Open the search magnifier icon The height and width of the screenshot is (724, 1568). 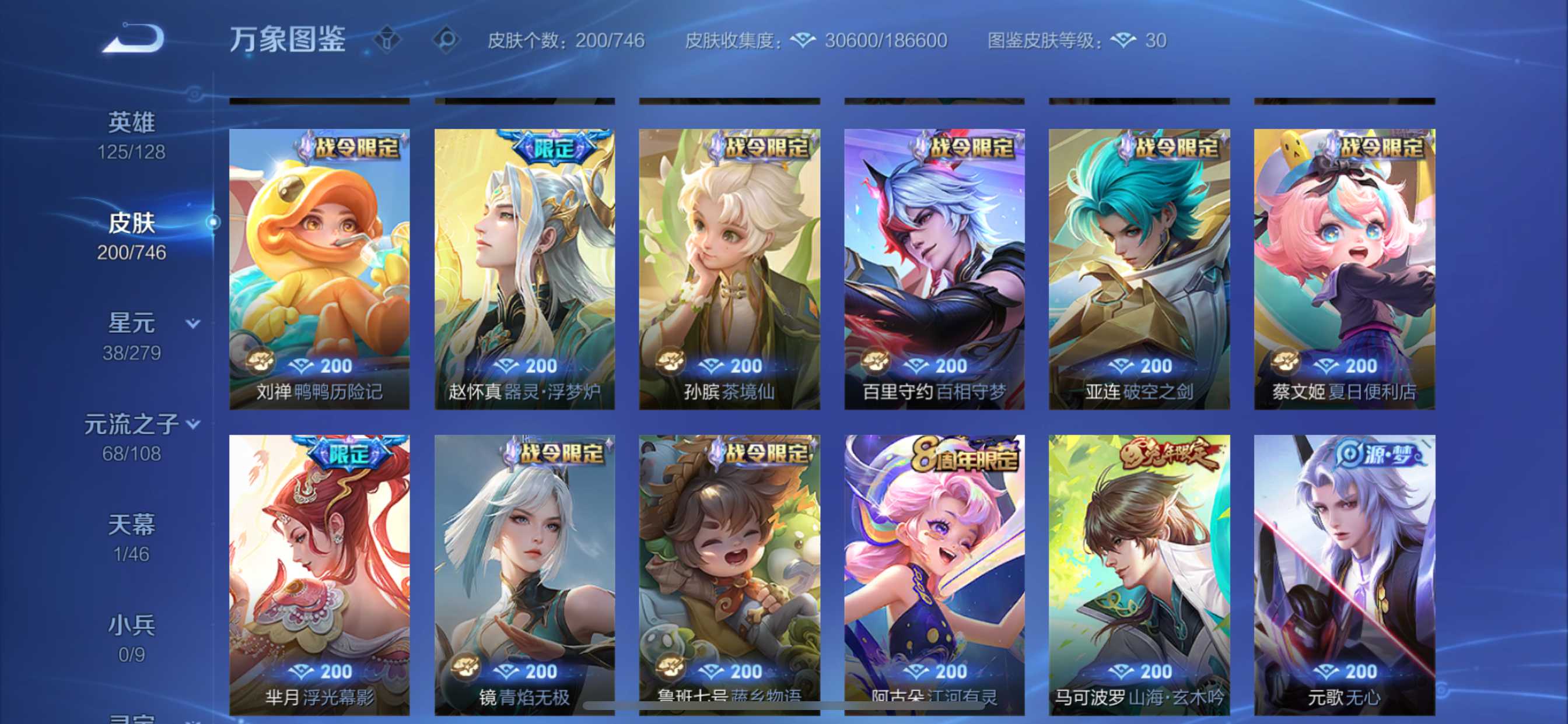click(x=446, y=38)
